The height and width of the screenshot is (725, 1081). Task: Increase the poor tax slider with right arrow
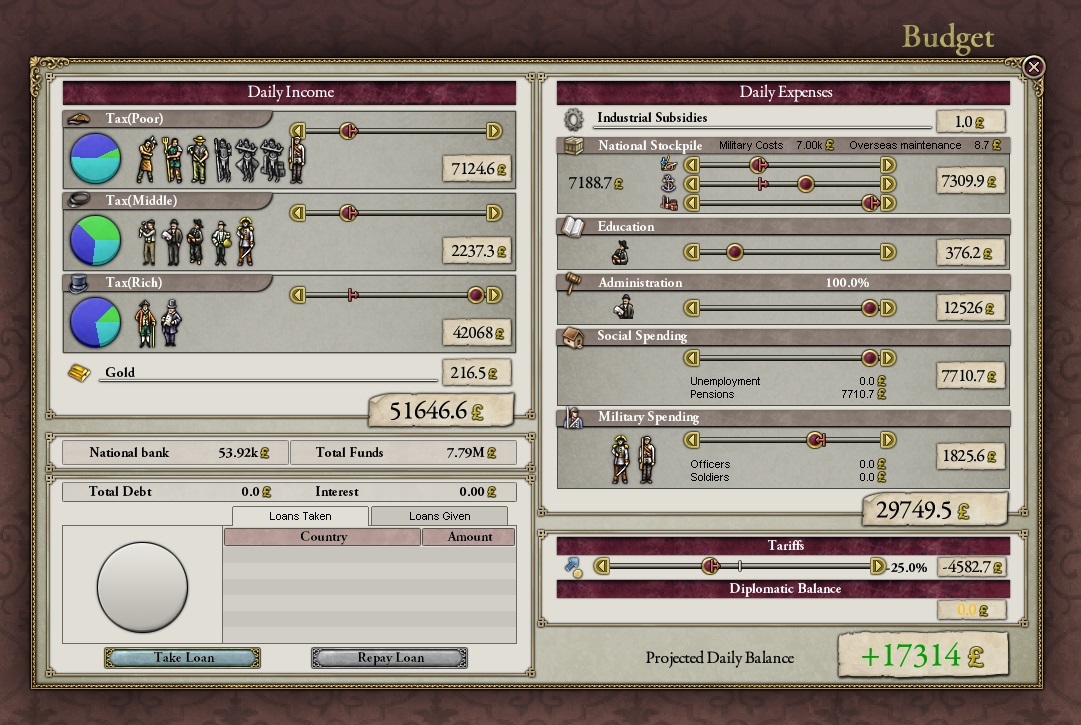pyautogui.click(x=494, y=131)
